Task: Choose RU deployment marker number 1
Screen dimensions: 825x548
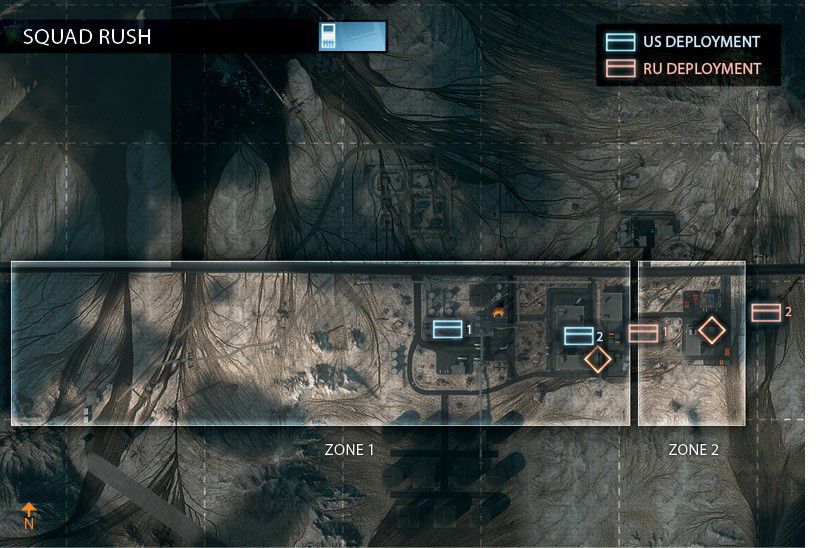Action: [644, 333]
